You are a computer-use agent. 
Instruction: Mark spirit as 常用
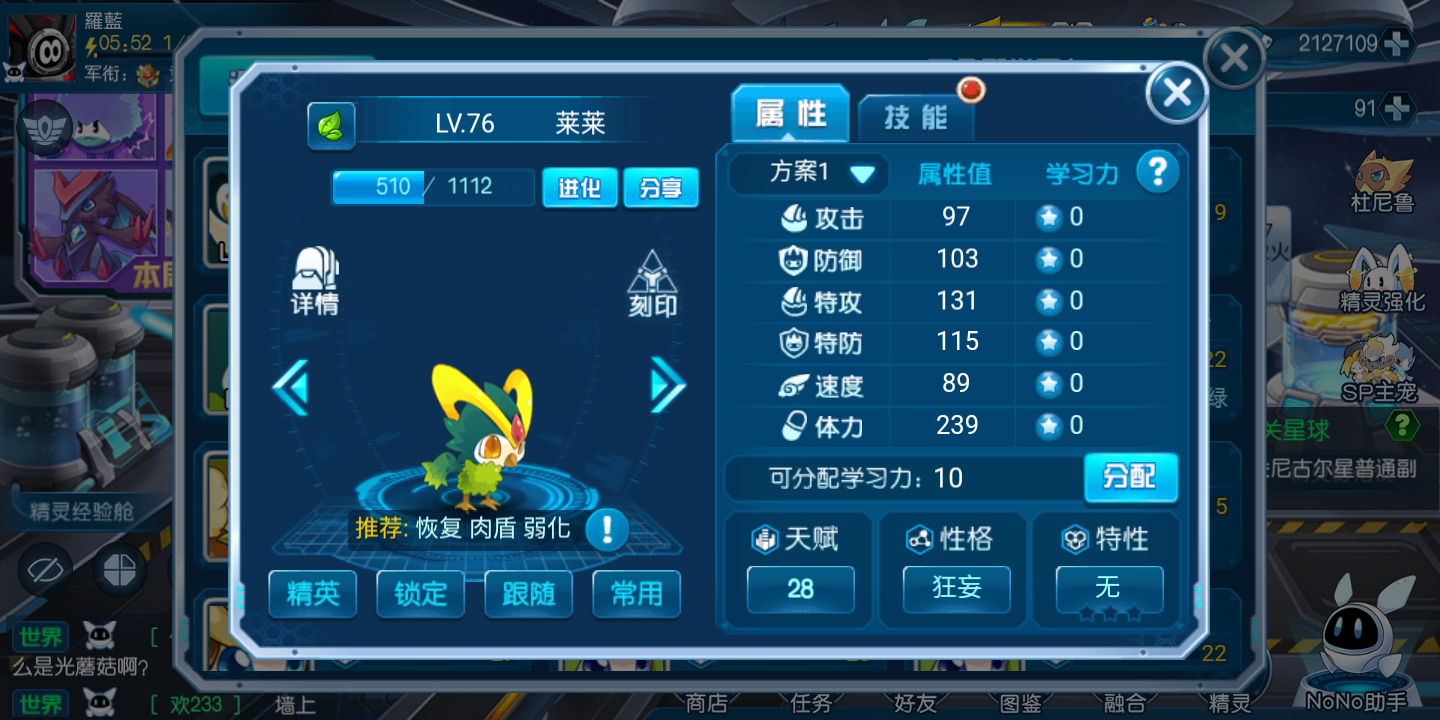tap(636, 594)
